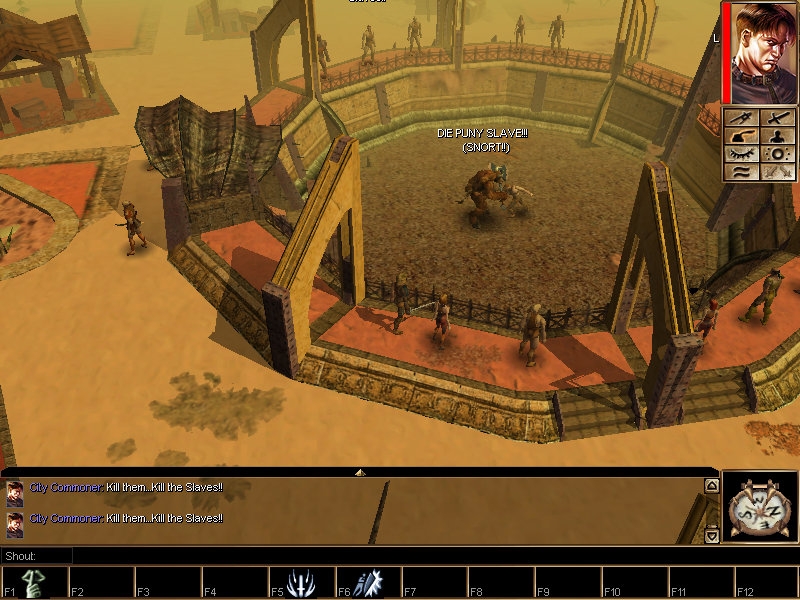Click the chat log down arrow button

[711, 536]
